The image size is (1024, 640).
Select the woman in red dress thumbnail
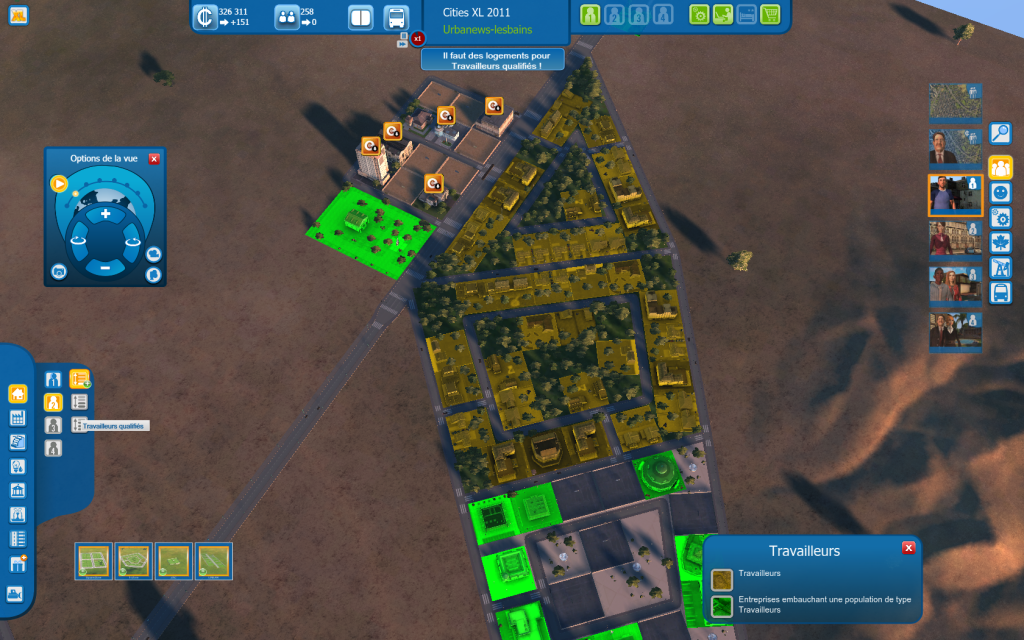[x=955, y=239]
